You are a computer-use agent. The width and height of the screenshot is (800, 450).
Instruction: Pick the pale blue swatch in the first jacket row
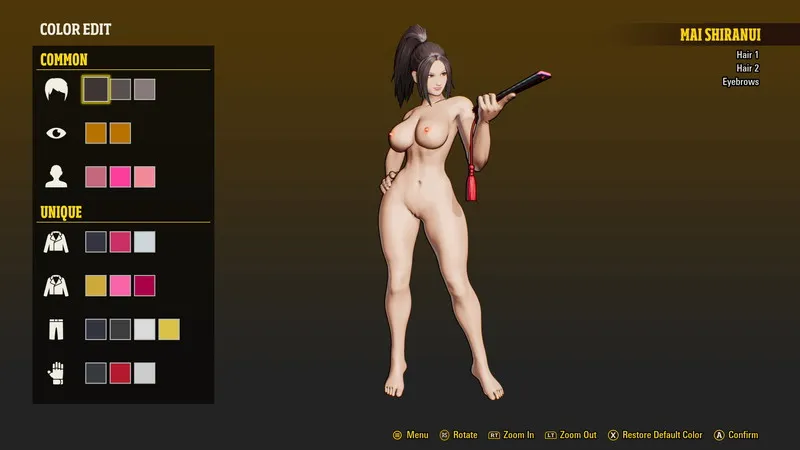point(144,241)
